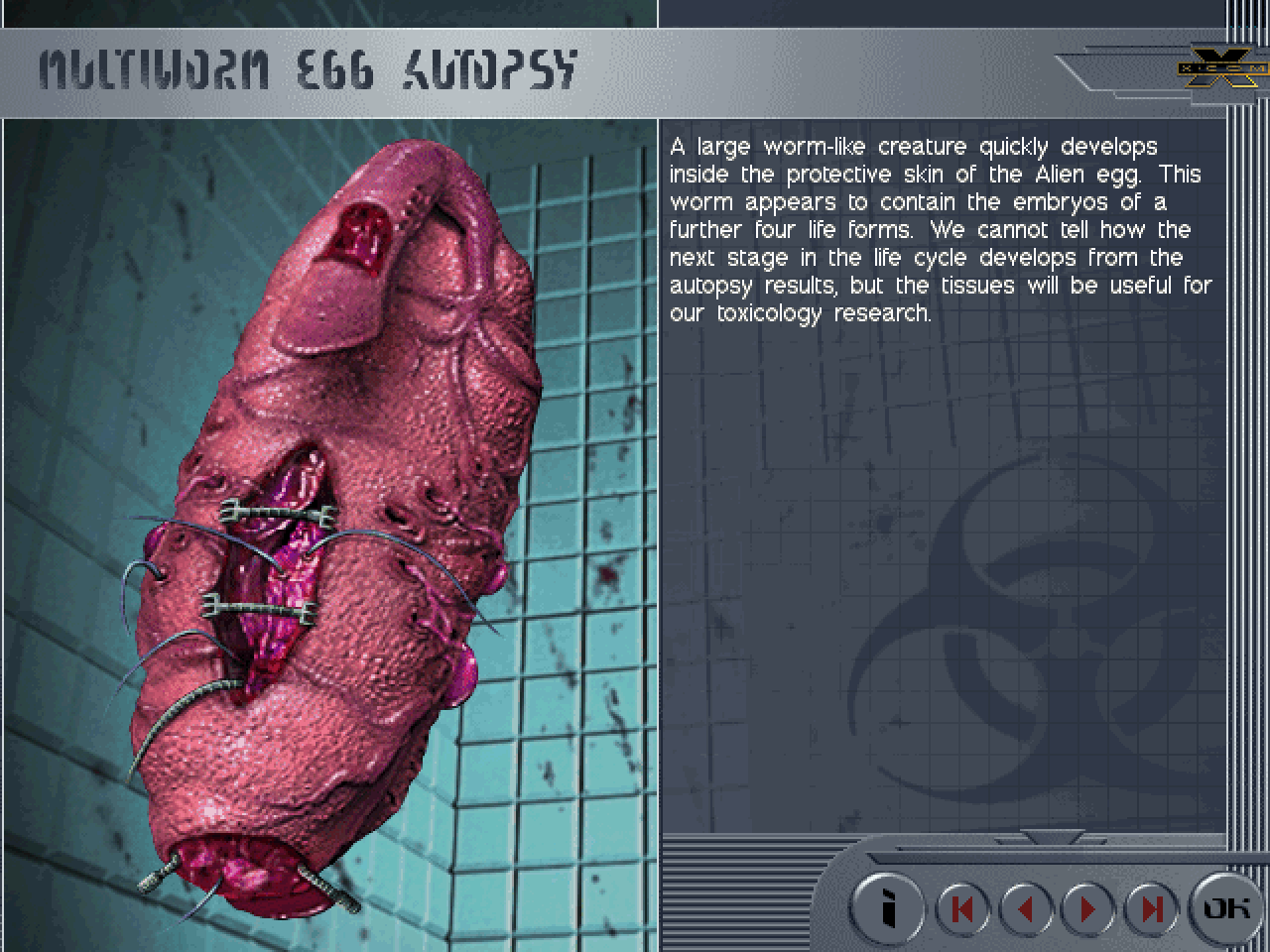Open the information 'i' button
Image resolution: width=1270 pixels, height=952 pixels.
[889, 908]
